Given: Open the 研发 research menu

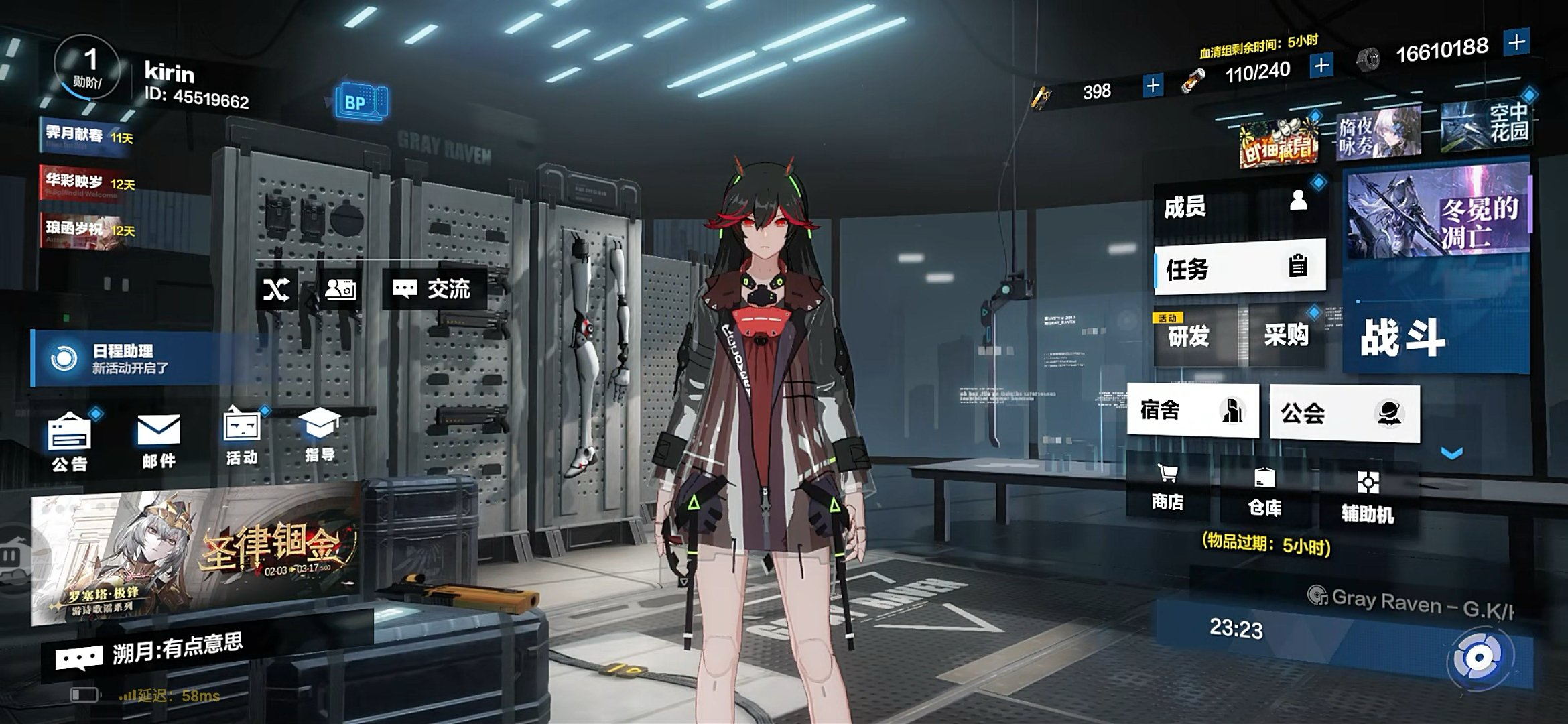Looking at the screenshot, I should click(1194, 335).
